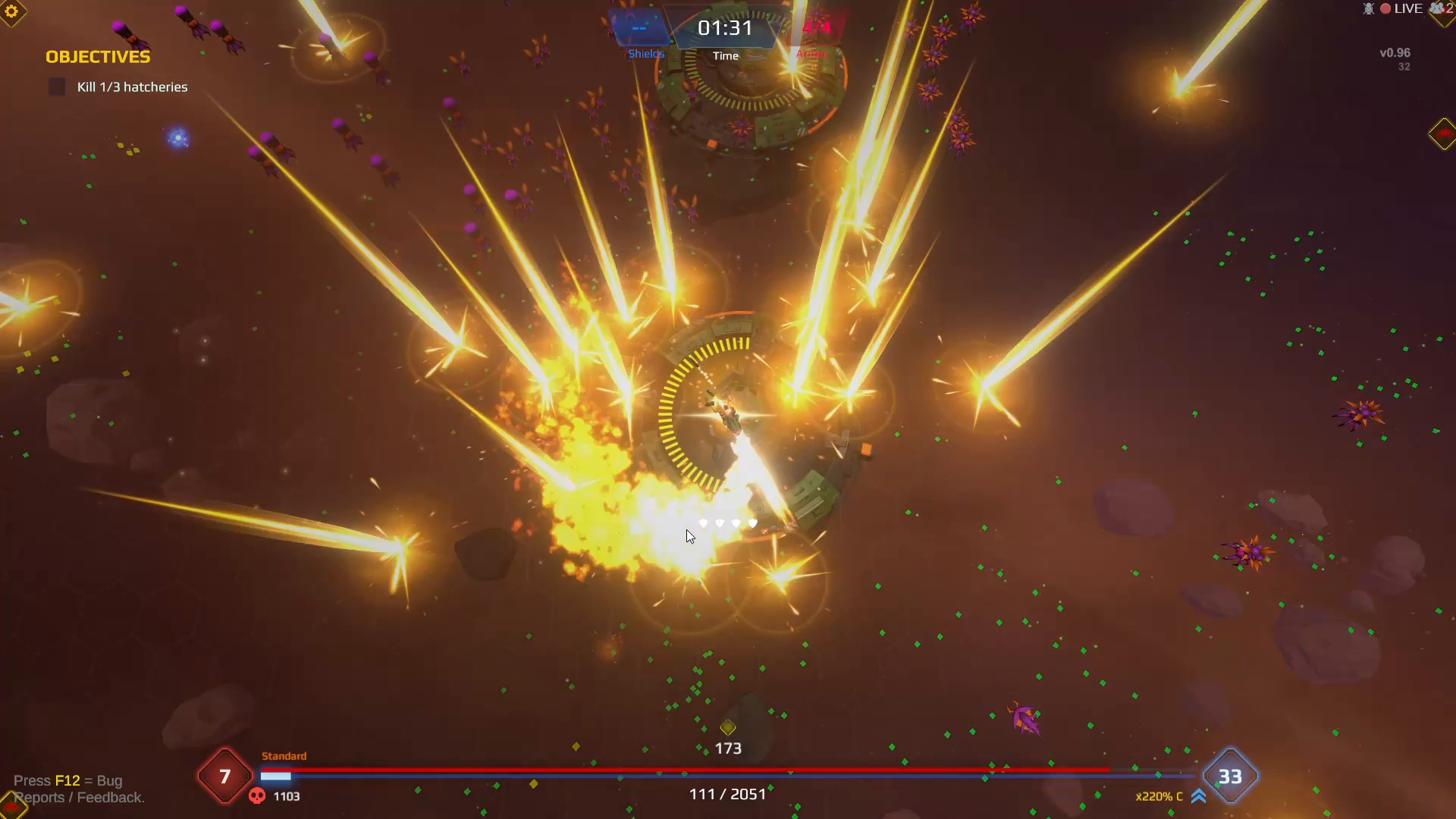
Task: Check the Kill 1/3 hatcheries objective
Action: click(x=57, y=86)
